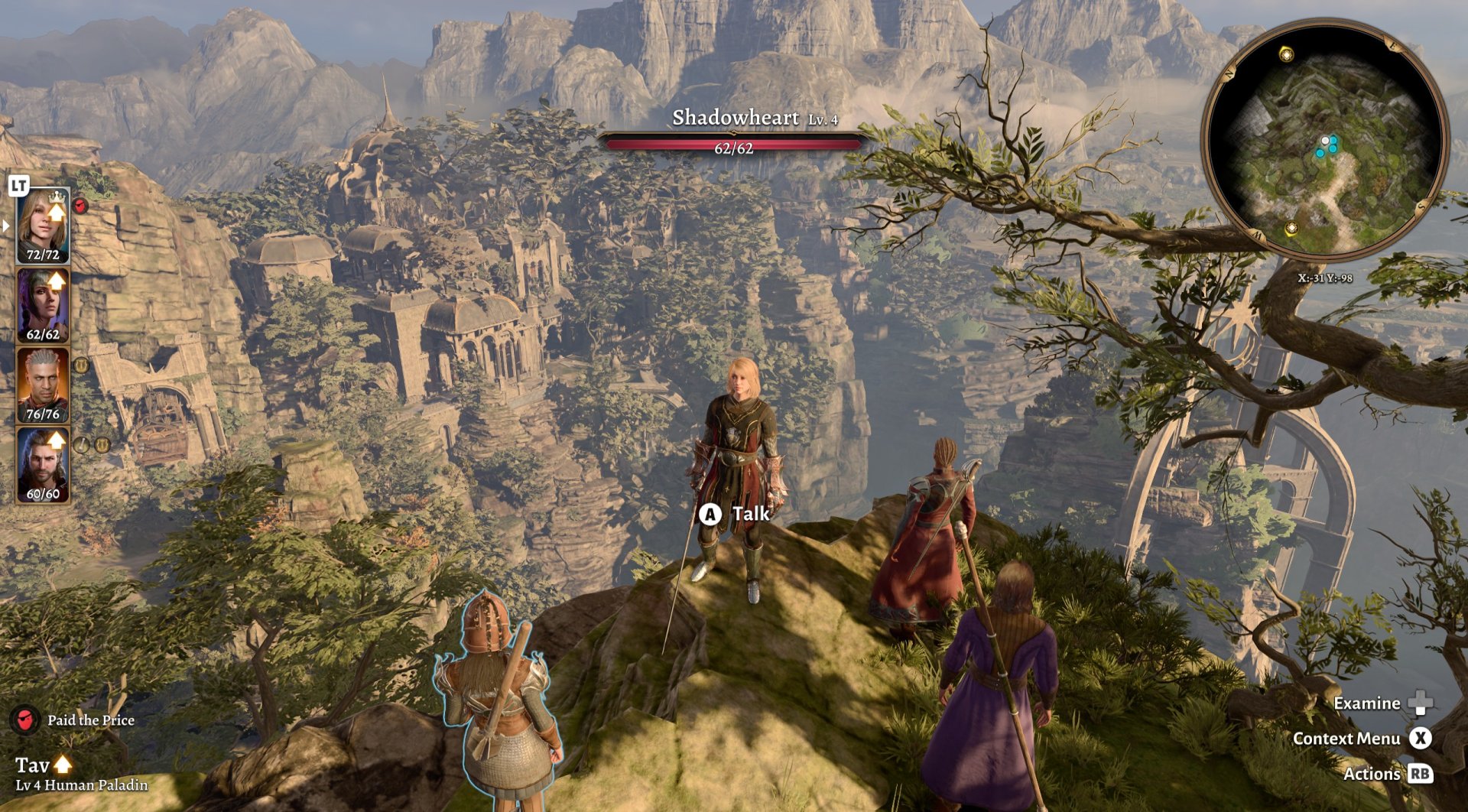Open the Context Menu option

tap(1346, 739)
